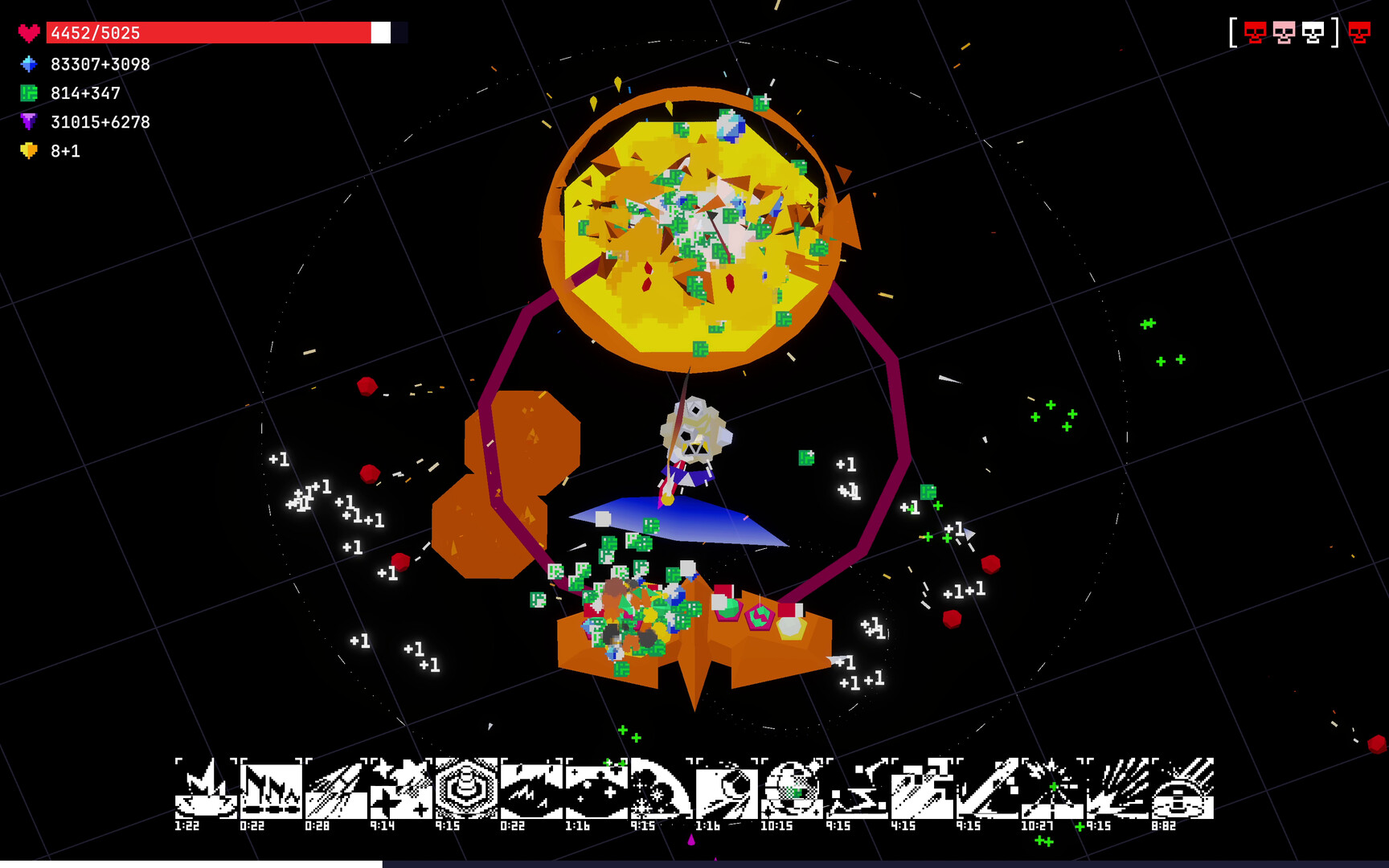Select the erupting fireball ability with 1:22 timer
Screen dimensions: 1389x868
(x=205, y=788)
